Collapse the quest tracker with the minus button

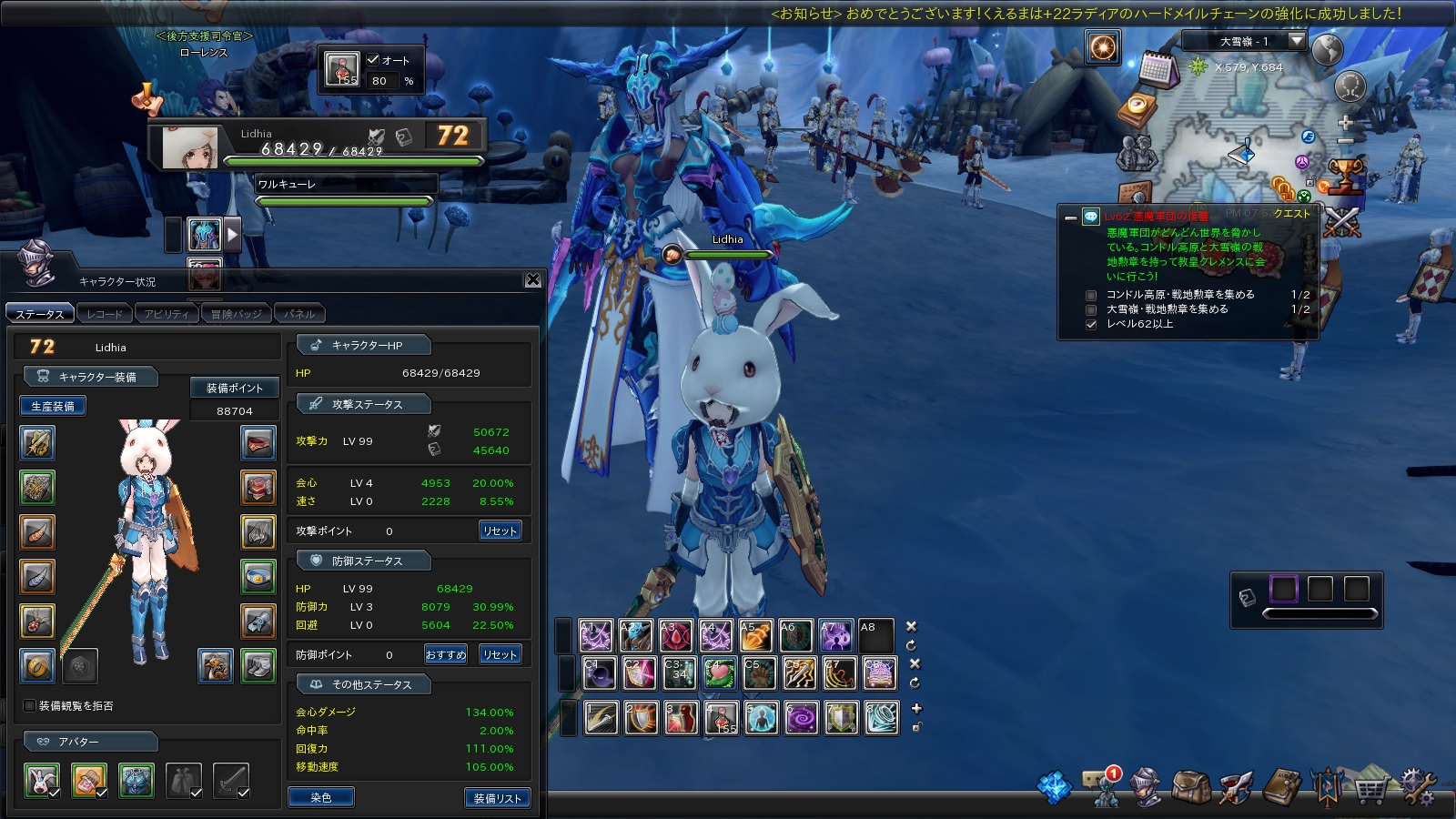tap(1071, 217)
